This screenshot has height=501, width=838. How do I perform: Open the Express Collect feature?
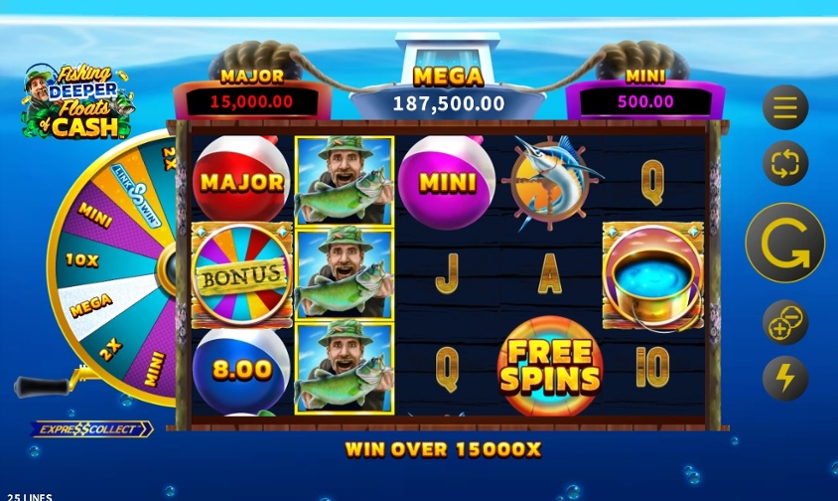93,429
